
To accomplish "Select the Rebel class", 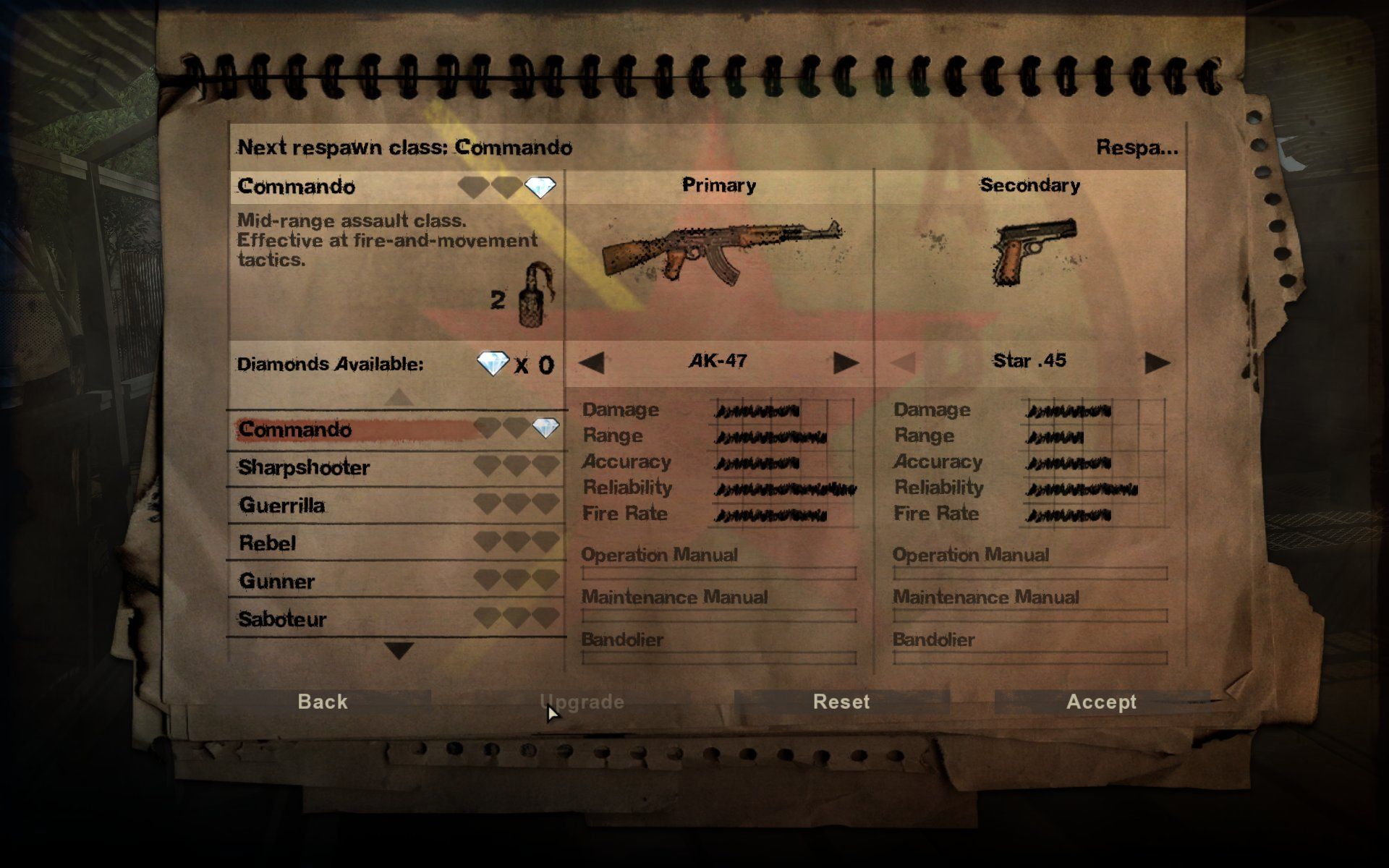I will pyautogui.click(x=268, y=543).
